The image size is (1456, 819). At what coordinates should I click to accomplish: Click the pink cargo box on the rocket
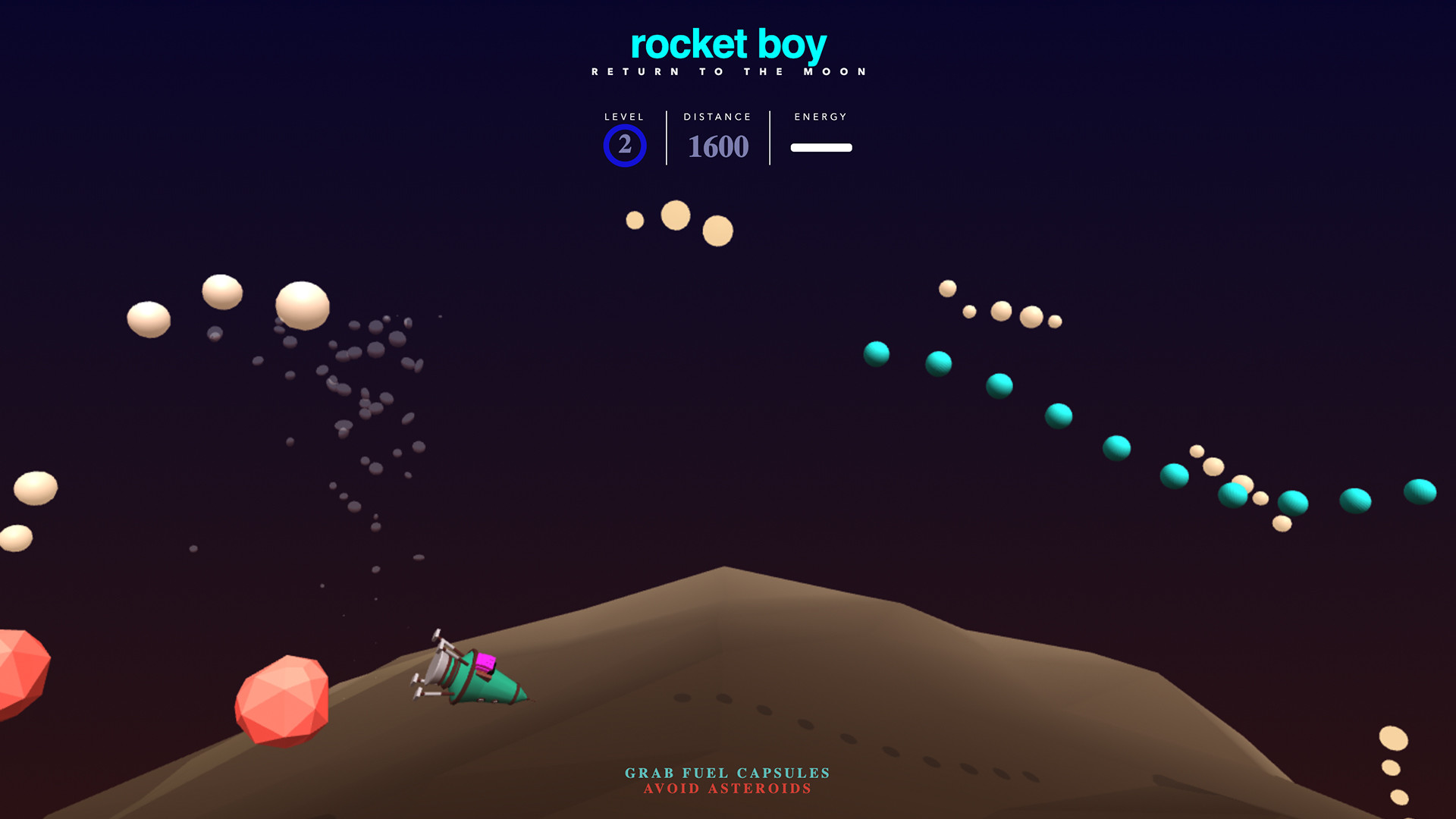[x=485, y=664]
